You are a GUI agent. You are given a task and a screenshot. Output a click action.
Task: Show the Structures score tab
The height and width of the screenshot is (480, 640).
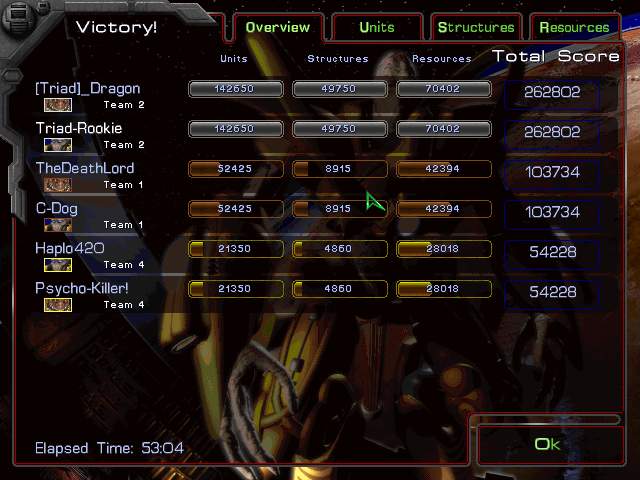476,27
